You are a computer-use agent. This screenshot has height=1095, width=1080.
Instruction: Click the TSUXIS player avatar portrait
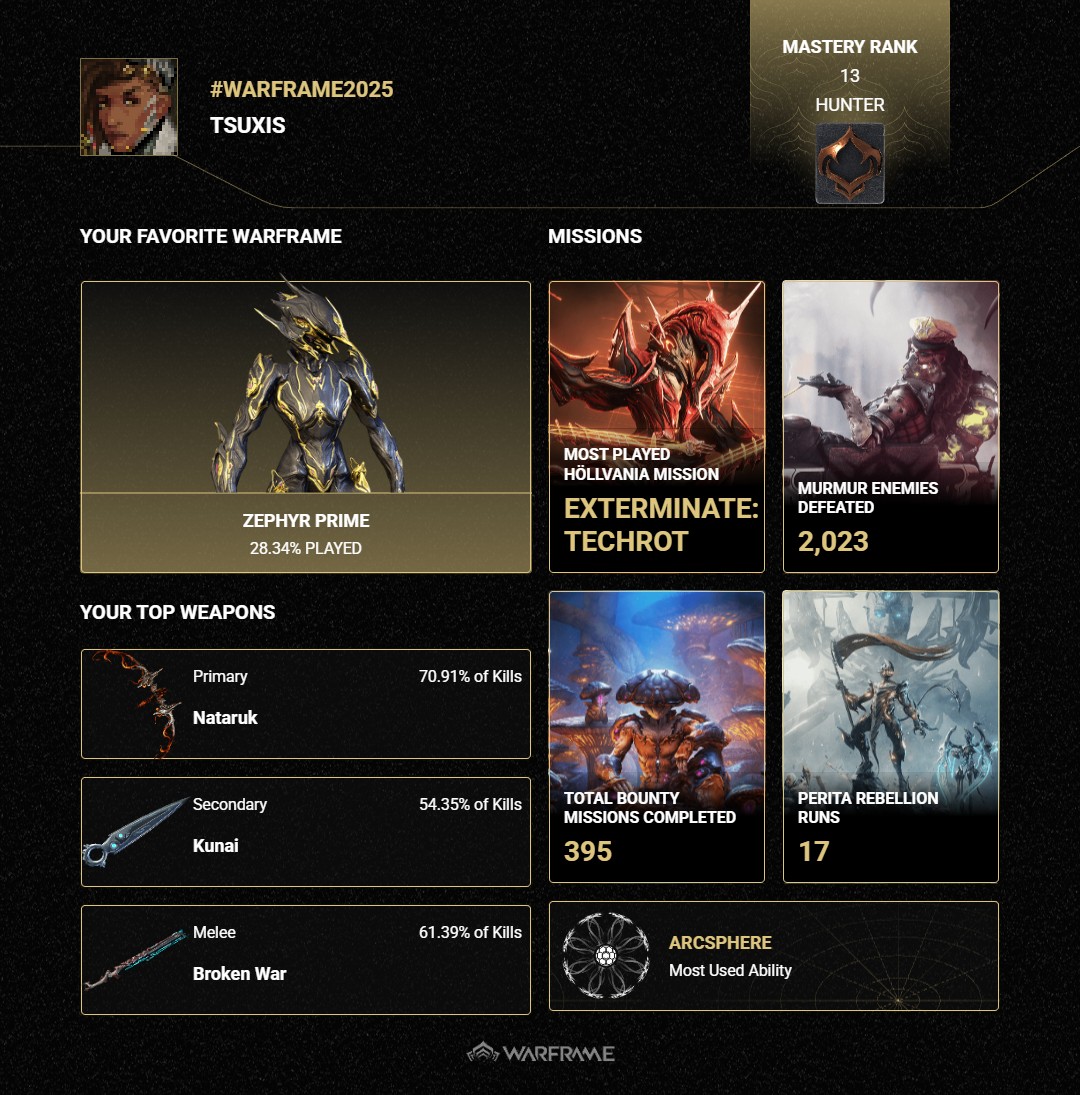click(x=129, y=107)
